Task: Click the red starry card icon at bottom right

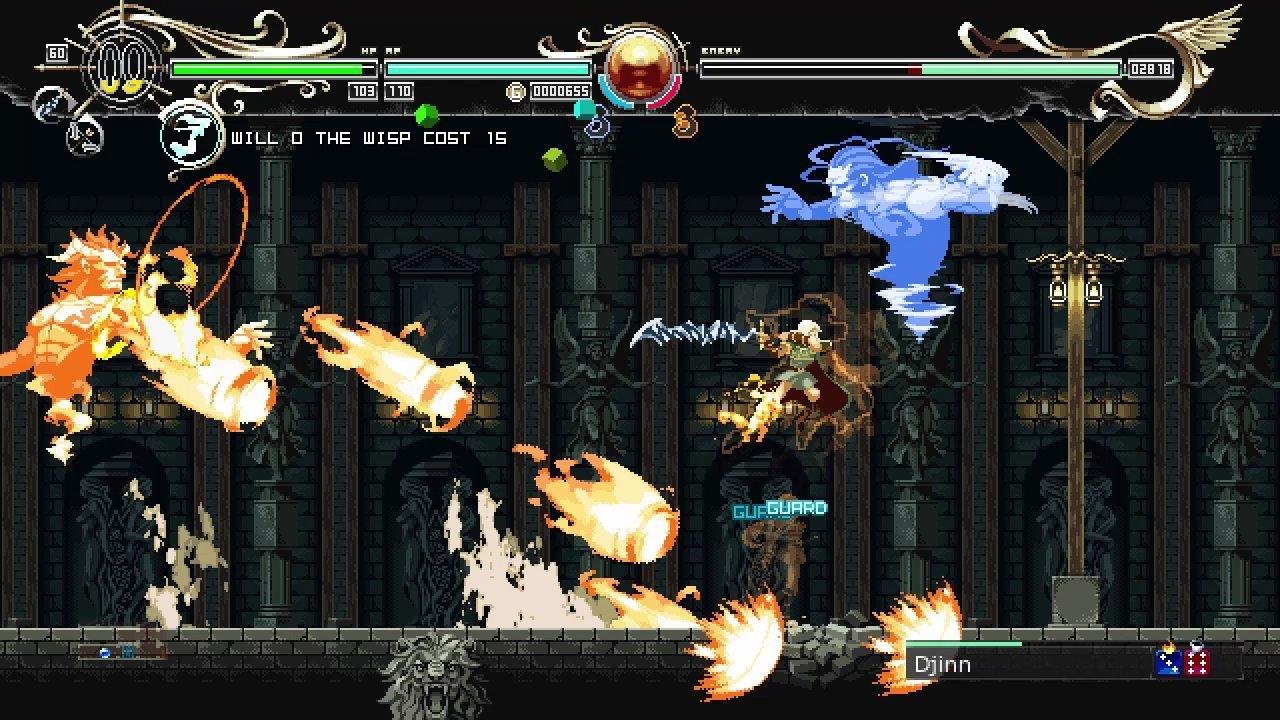Action: tap(1196, 663)
